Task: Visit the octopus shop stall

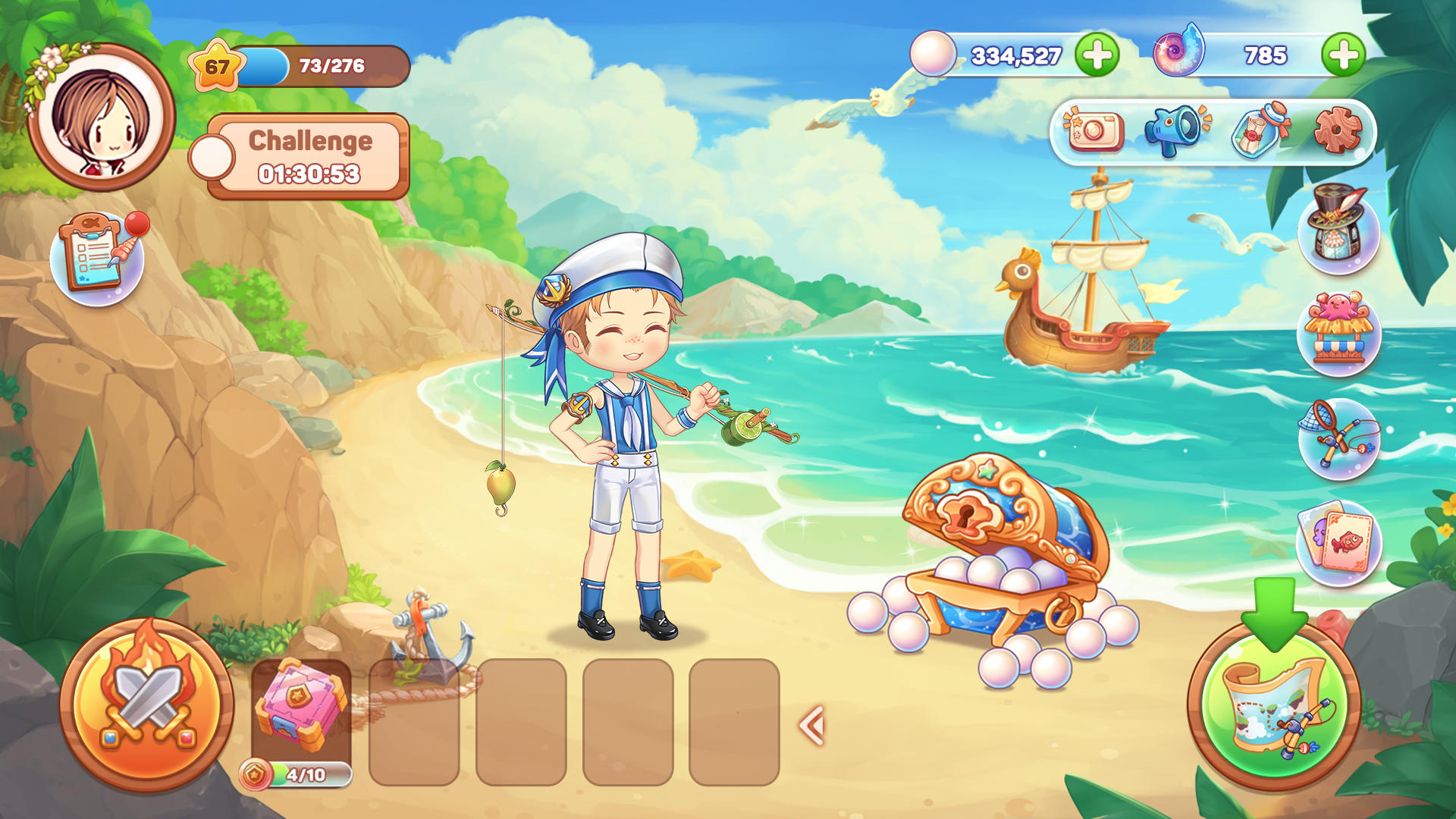Action: point(1338,334)
